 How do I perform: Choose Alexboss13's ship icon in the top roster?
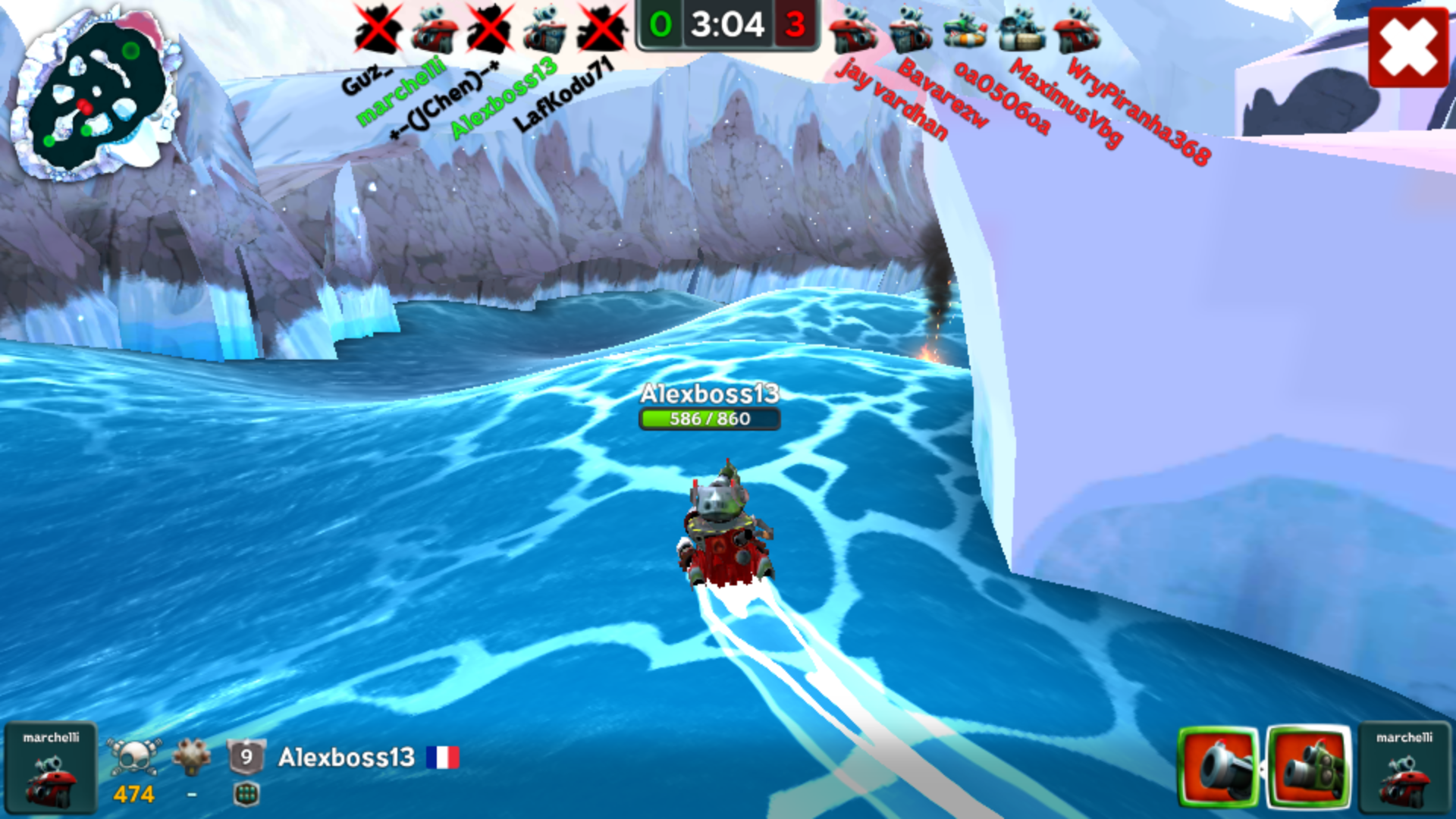545,30
